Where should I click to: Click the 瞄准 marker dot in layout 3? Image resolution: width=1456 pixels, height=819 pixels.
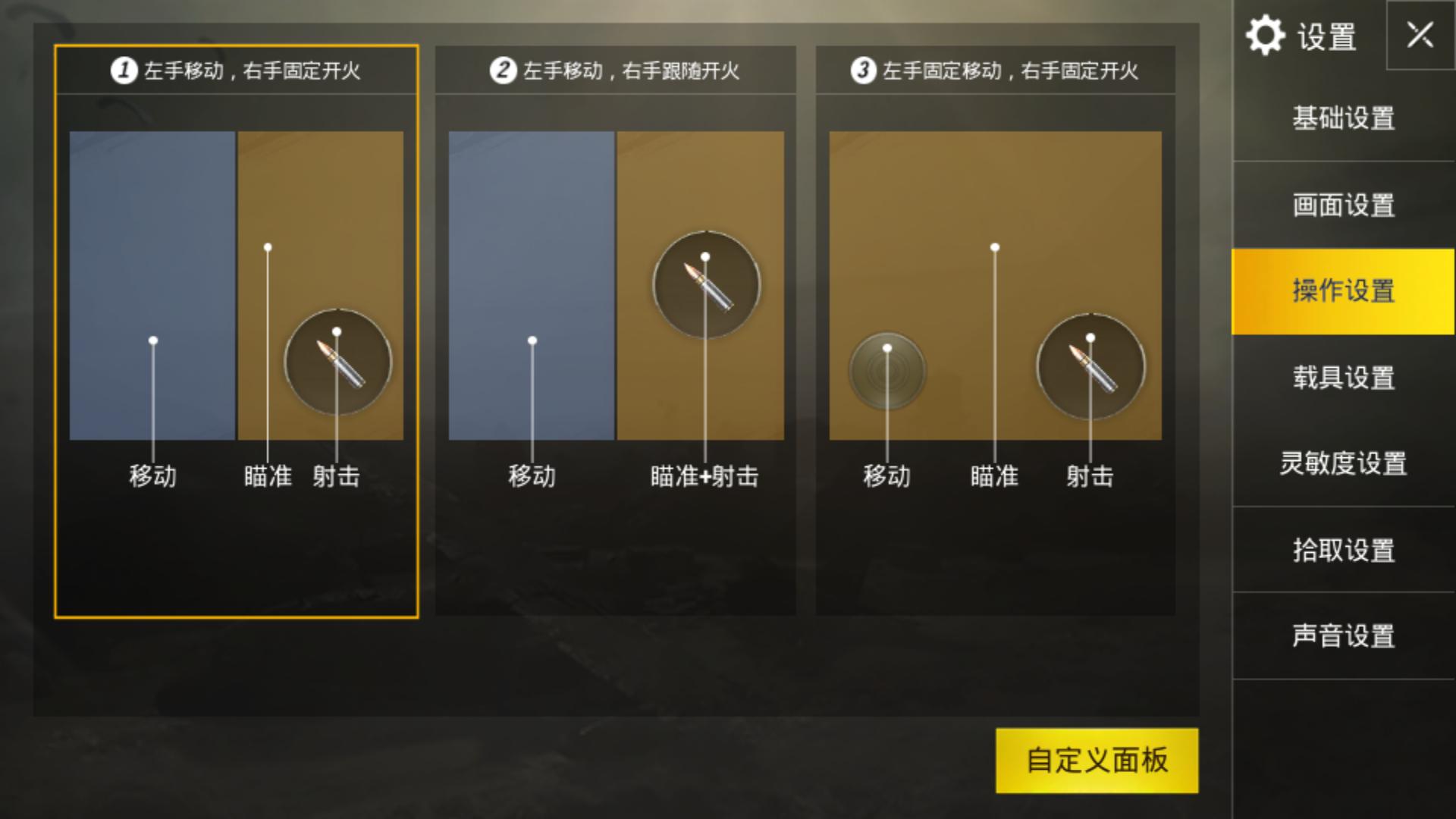tap(994, 246)
